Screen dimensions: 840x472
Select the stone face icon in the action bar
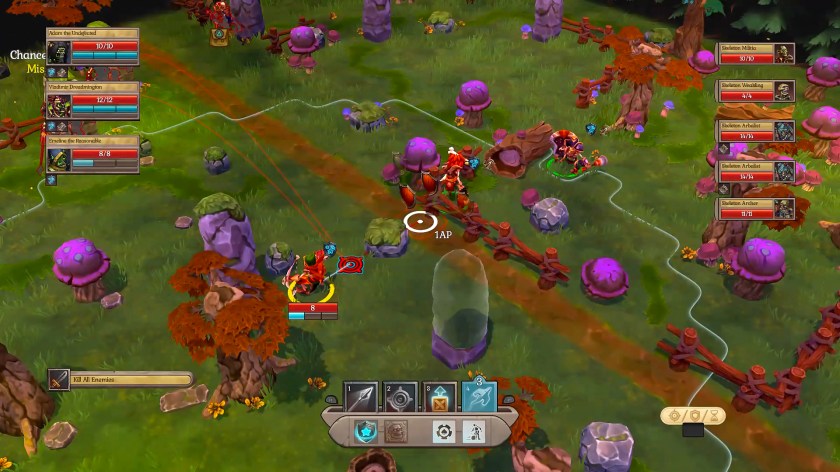click(x=397, y=431)
